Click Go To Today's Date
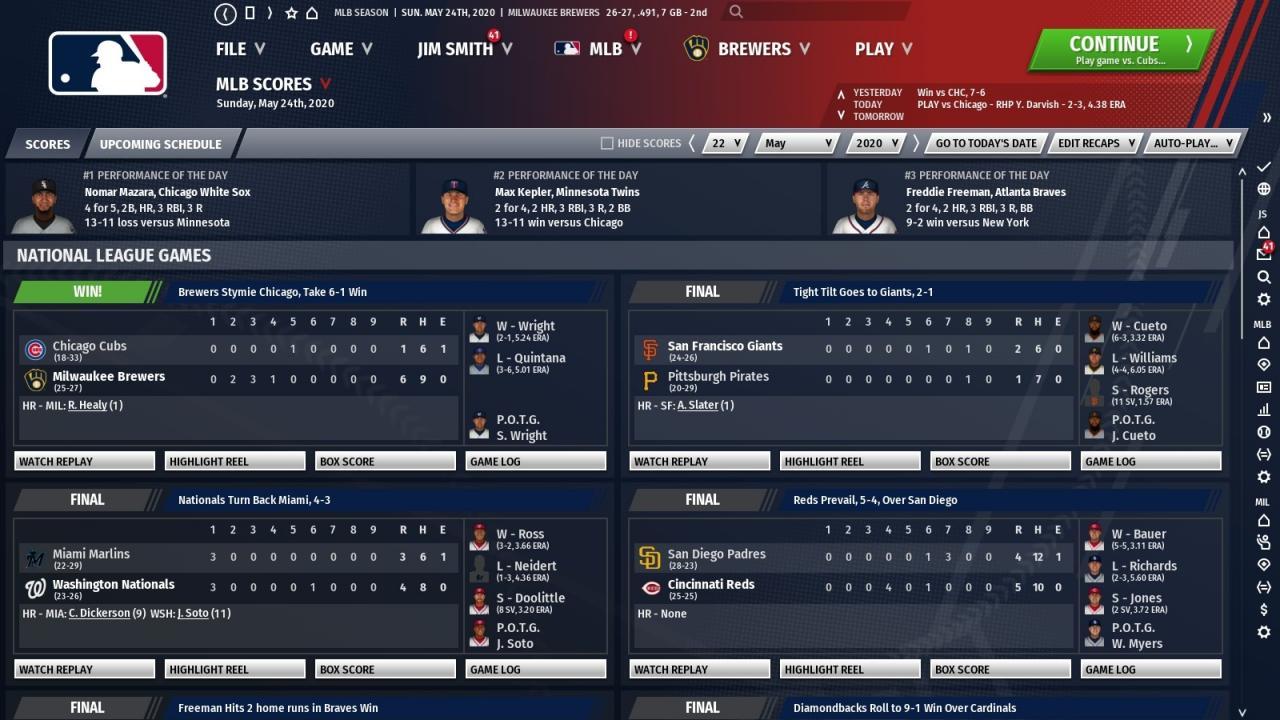Image resolution: width=1280 pixels, height=720 pixels. 985,143
